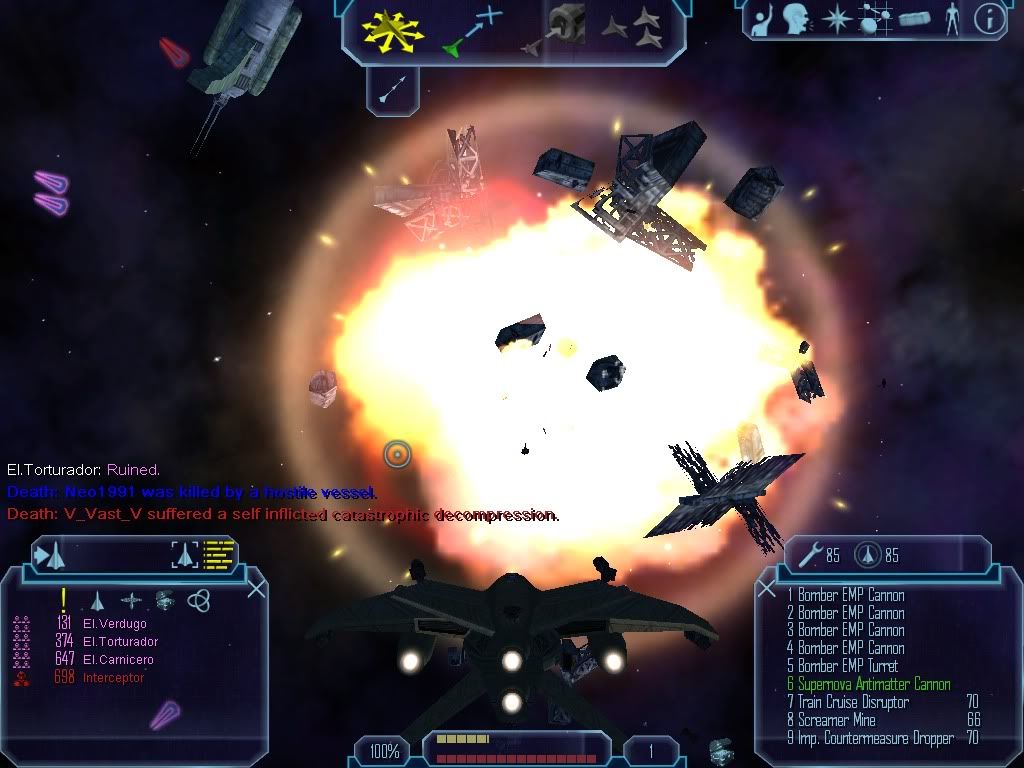Screen dimensions: 1024x768
Task: Close the contact list panel
Action: [x=256, y=589]
